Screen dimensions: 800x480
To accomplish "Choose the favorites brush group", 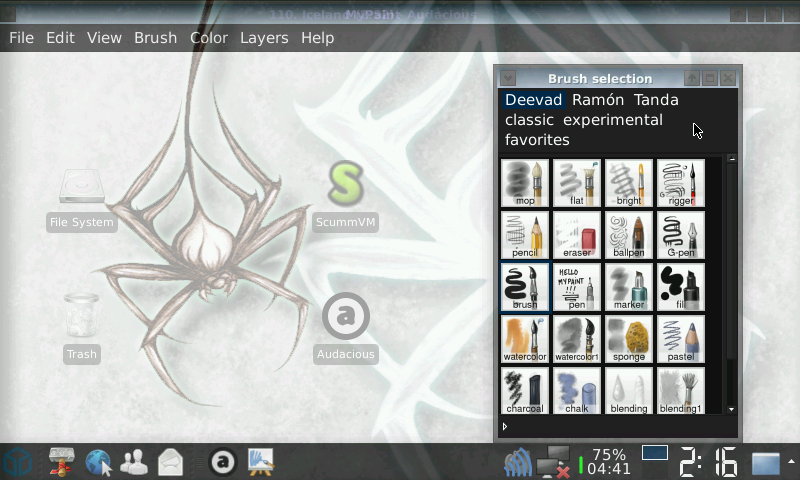I will point(537,140).
